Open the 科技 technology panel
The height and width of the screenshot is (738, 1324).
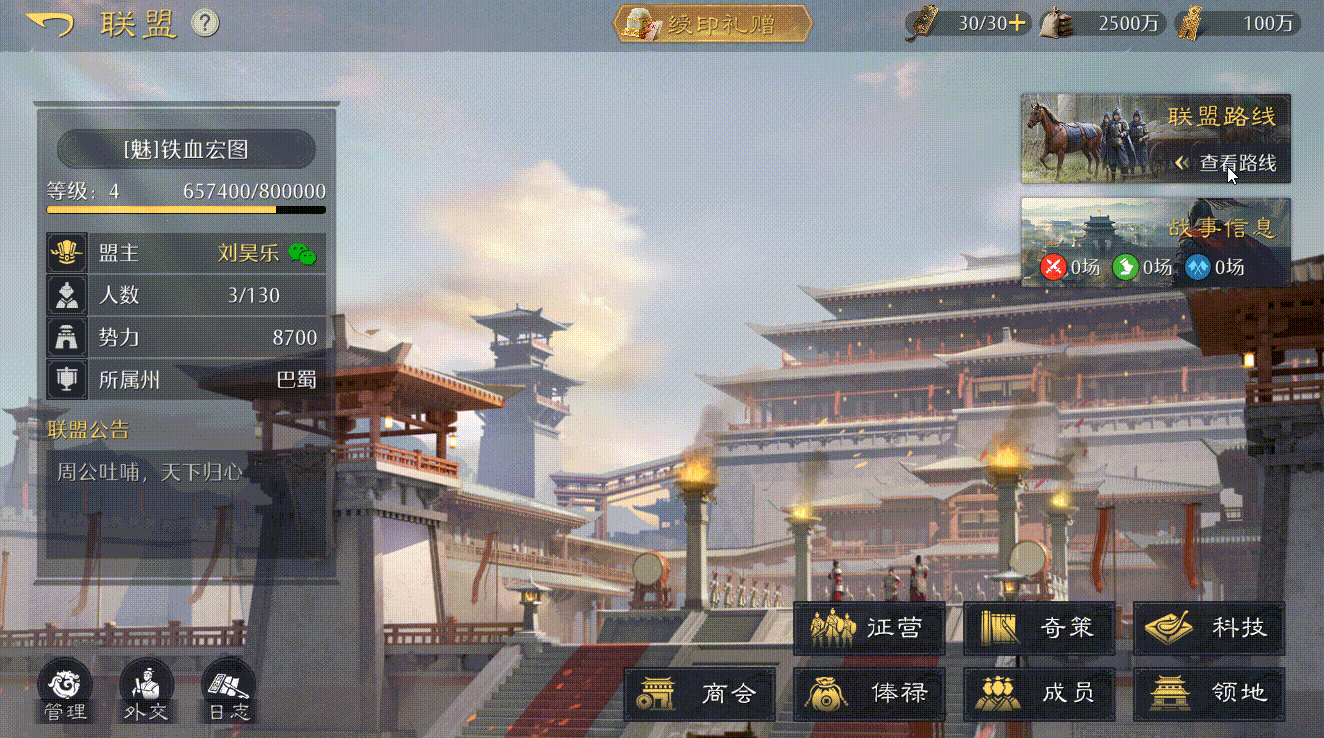(1208, 629)
